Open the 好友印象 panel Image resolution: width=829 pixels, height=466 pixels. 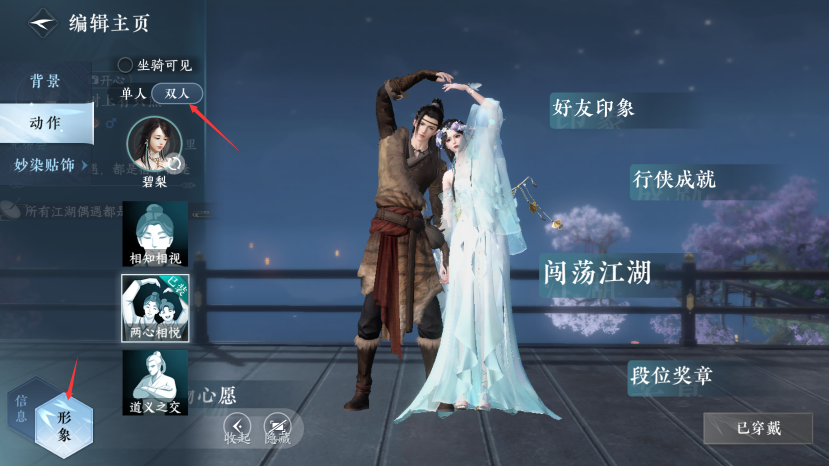(x=593, y=108)
